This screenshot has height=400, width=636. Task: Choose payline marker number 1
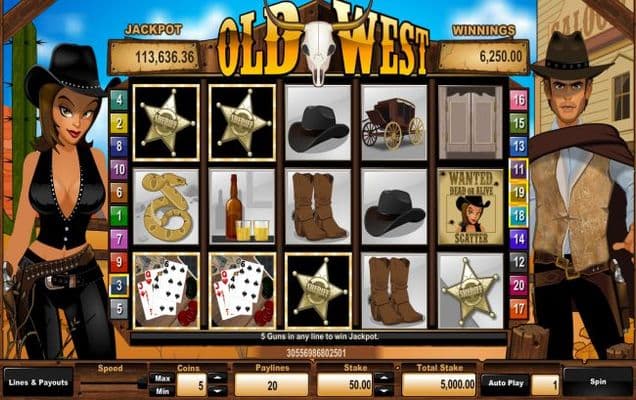(x=118, y=215)
